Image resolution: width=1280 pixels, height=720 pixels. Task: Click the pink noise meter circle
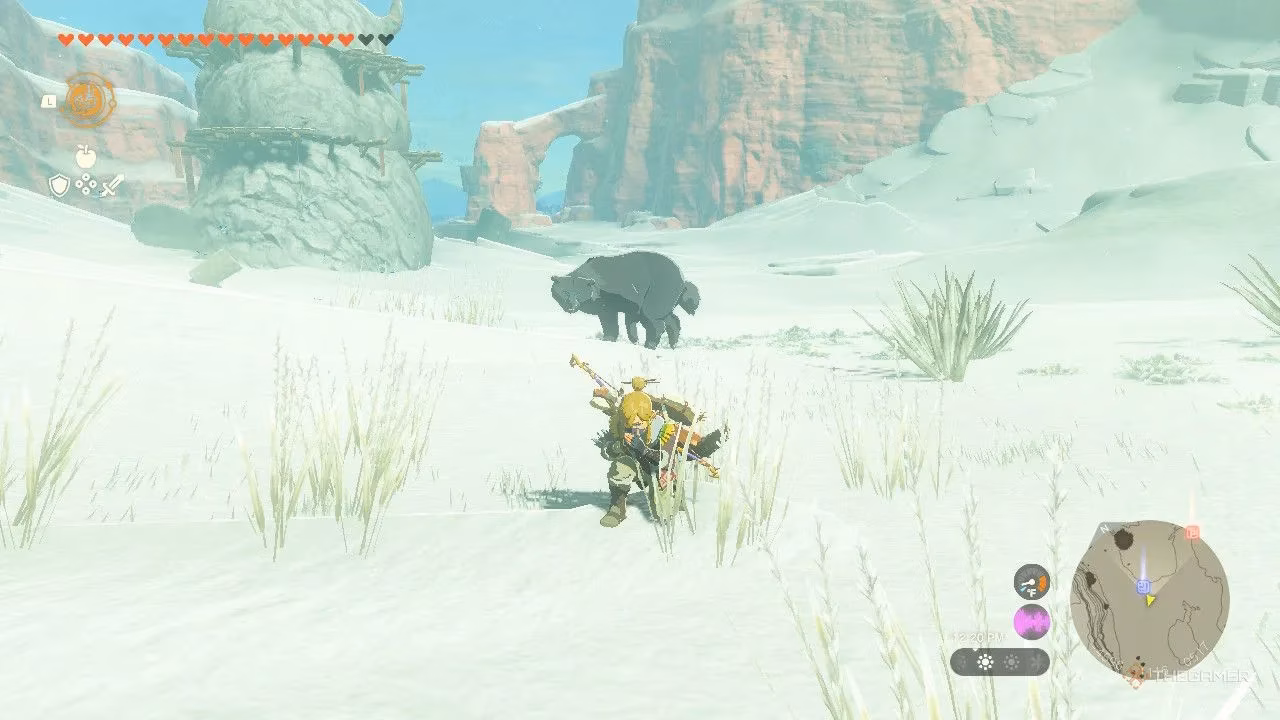click(1032, 623)
